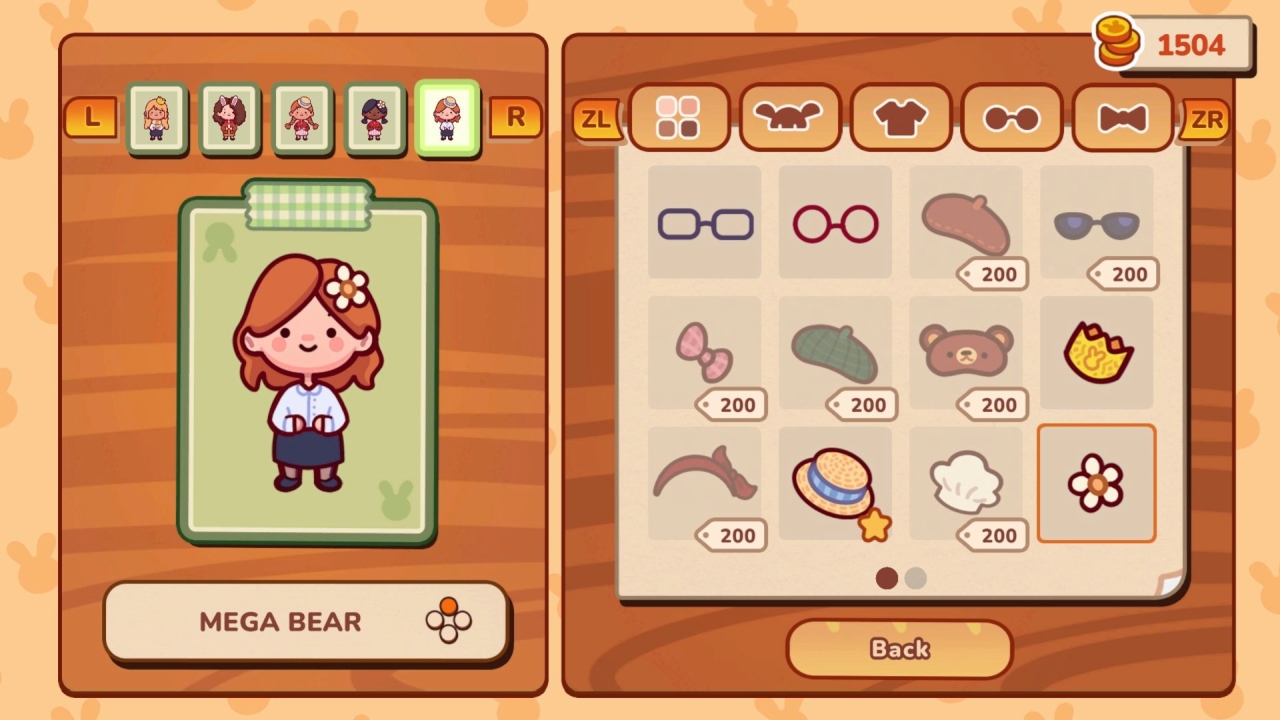Select the glasses category icon
1280x720 pixels.
click(1011, 117)
